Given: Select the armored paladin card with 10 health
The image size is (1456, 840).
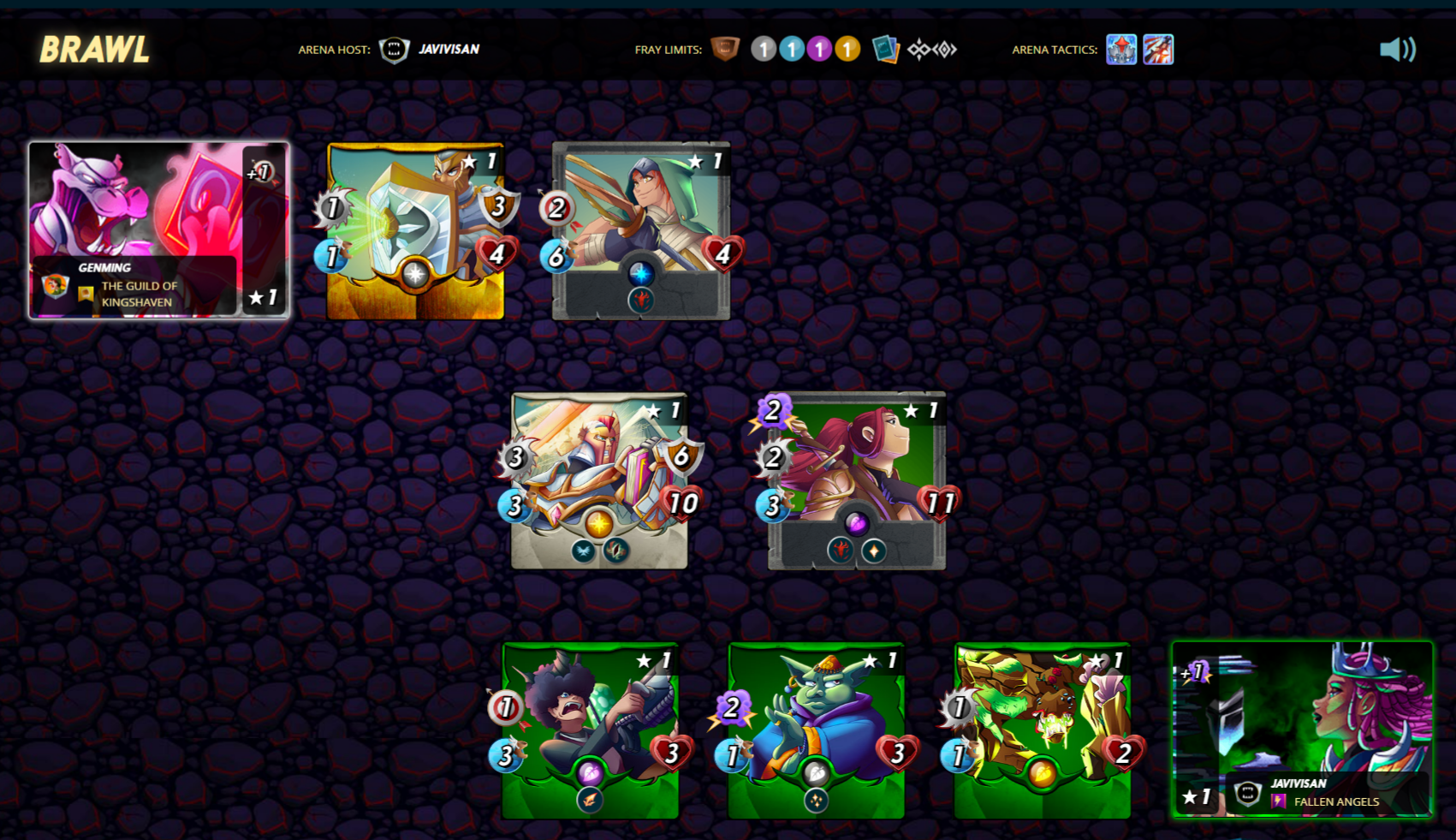Looking at the screenshot, I should [599, 480].
